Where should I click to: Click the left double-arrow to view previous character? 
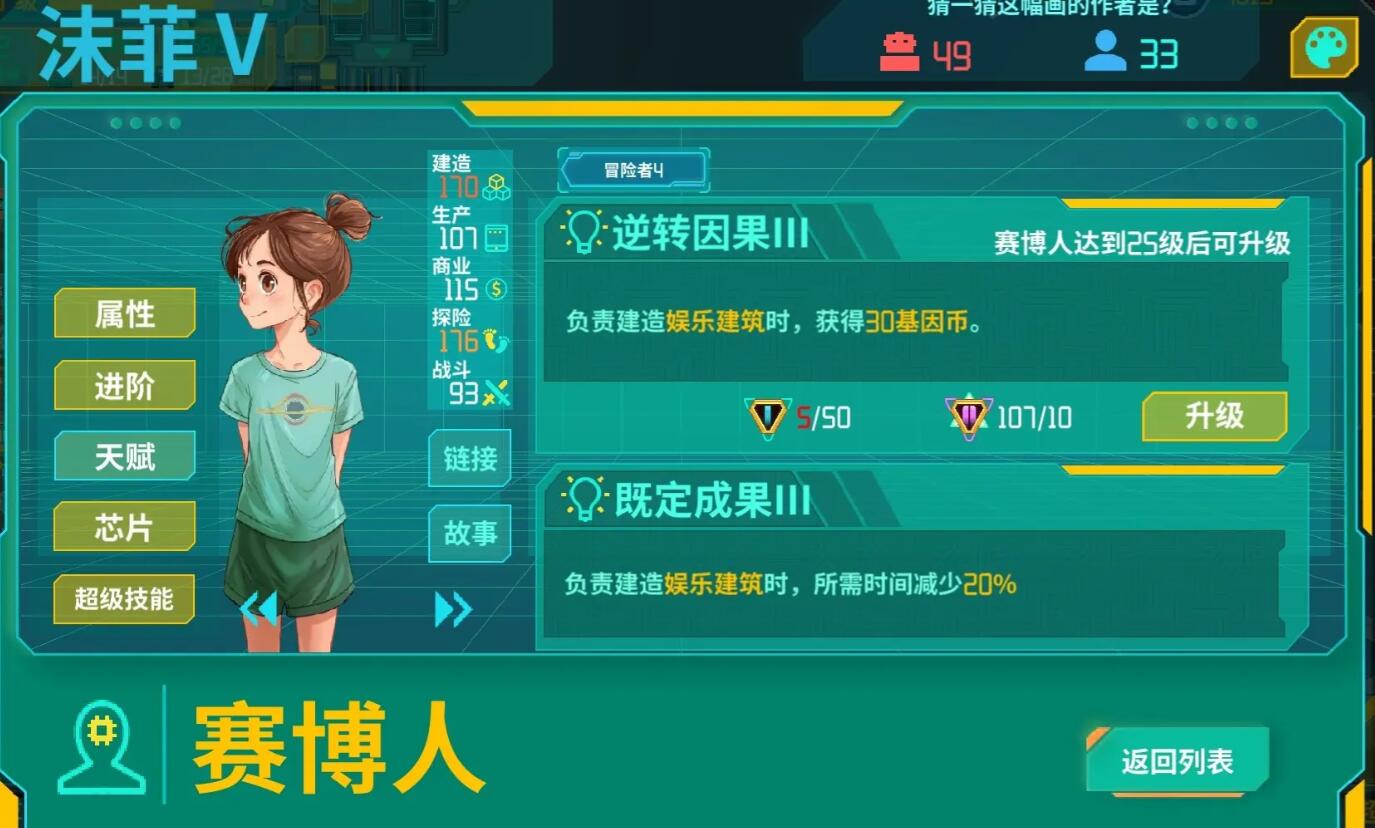261,608
